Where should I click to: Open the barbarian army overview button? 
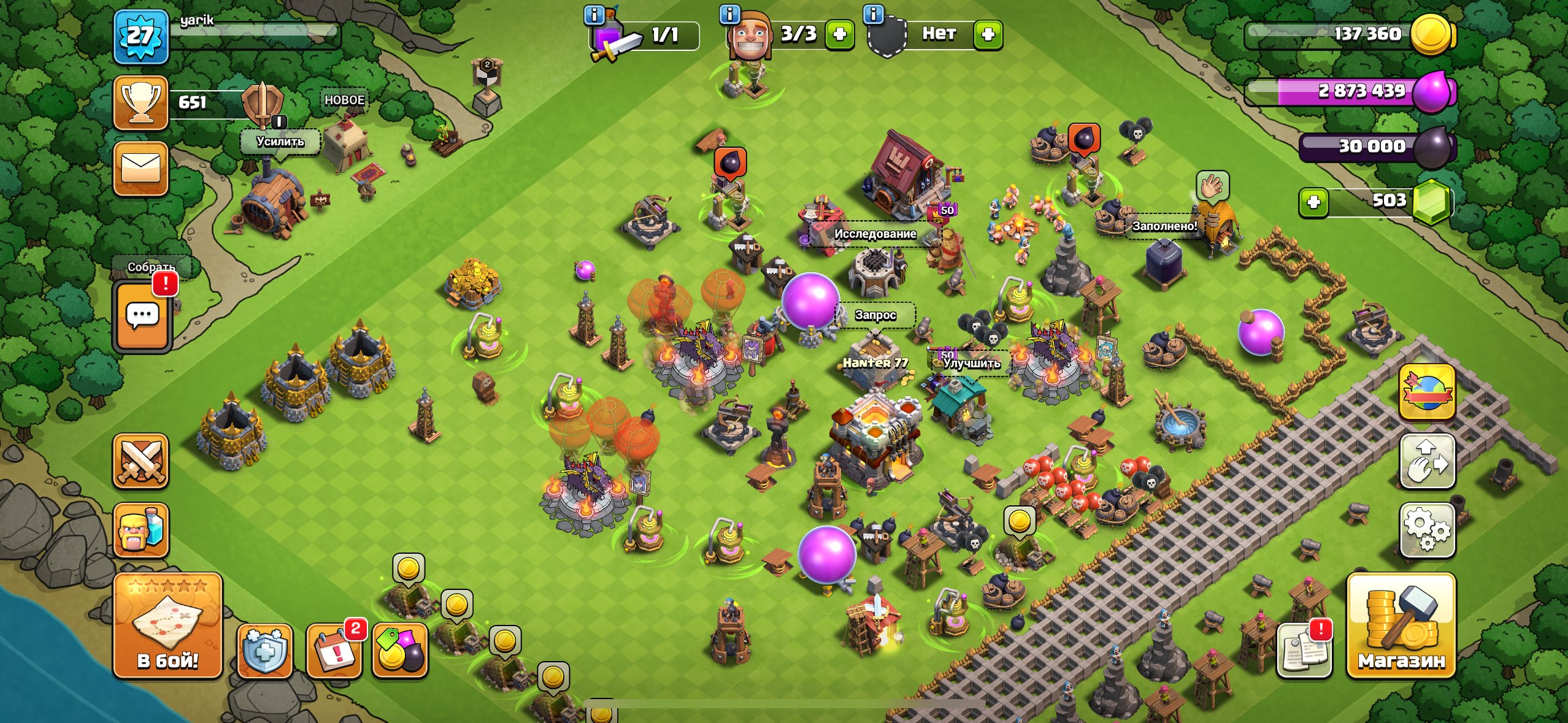(140, 530)
